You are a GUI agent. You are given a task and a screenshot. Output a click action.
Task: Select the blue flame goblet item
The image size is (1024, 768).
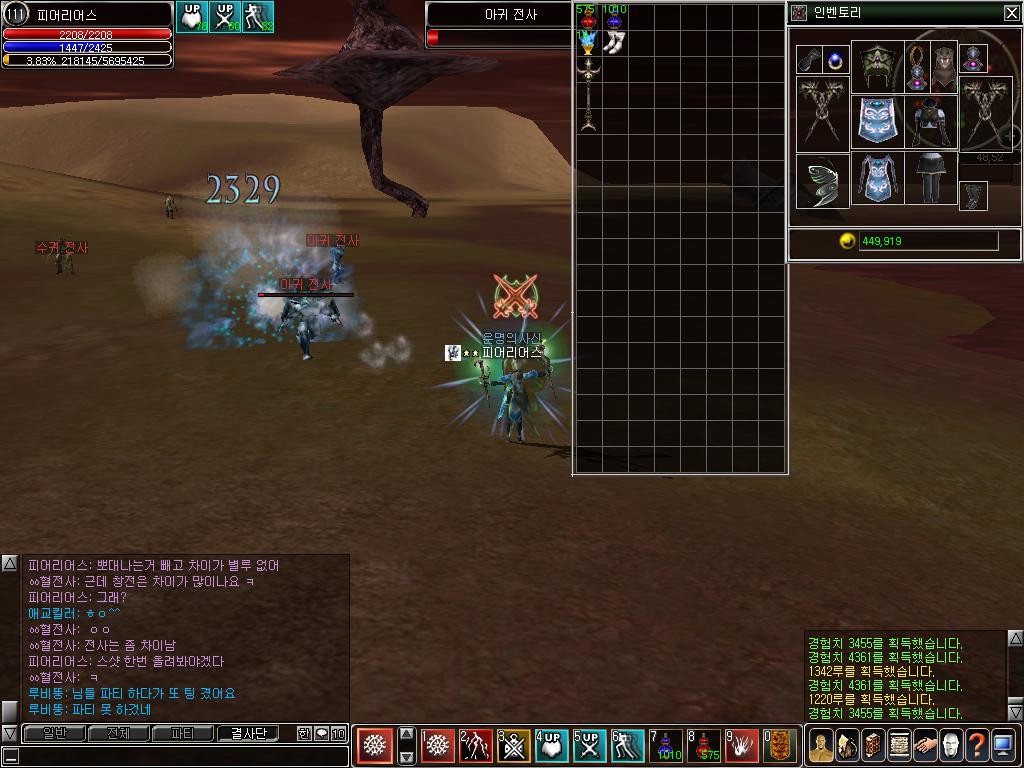pyautogui.click(x=587, y=43)
